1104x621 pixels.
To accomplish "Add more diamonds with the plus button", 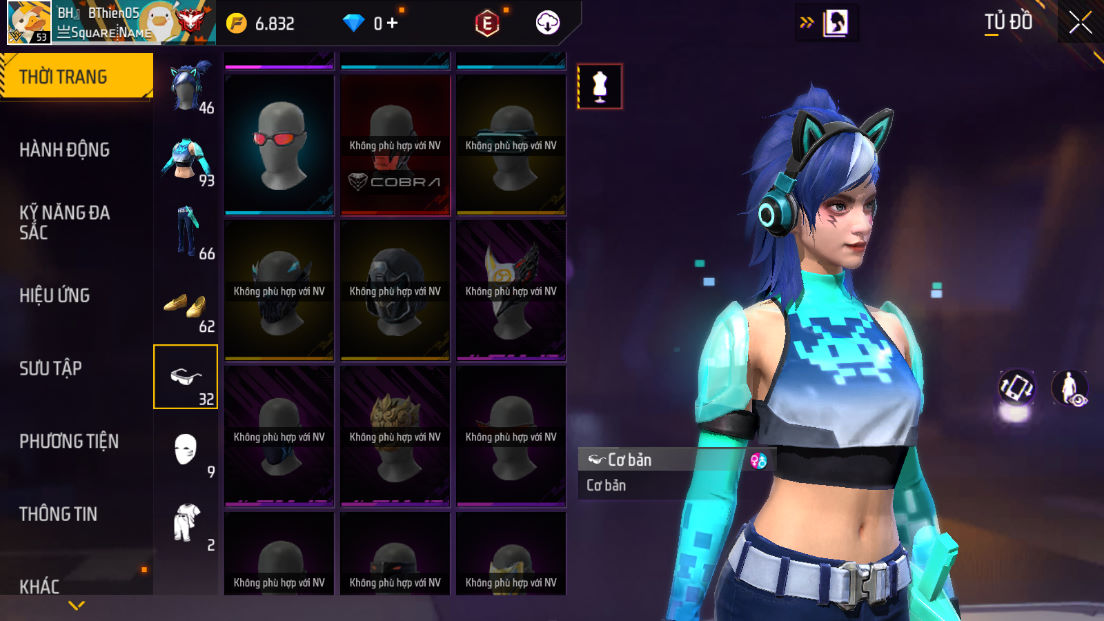I will coord(392,23).
